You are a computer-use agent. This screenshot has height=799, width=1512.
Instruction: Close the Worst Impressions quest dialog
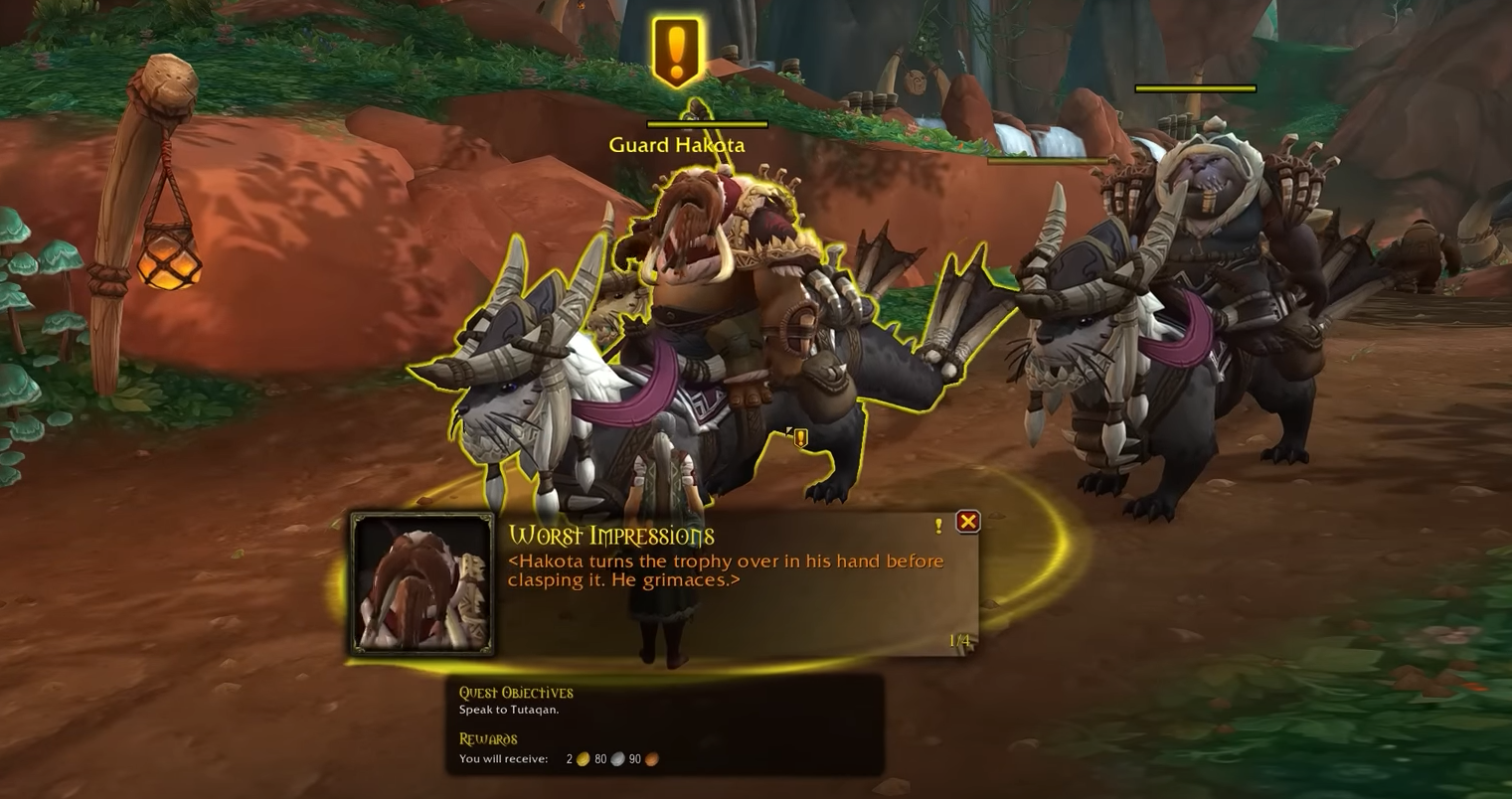click(x=967, y=522)
